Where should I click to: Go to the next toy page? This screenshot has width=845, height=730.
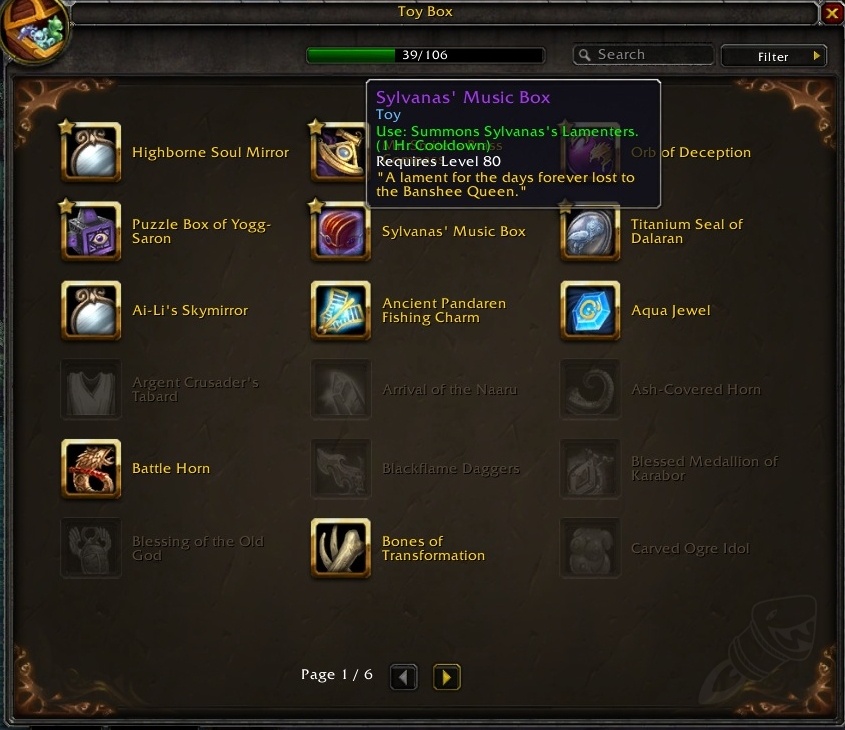click(x=446, y=677)
